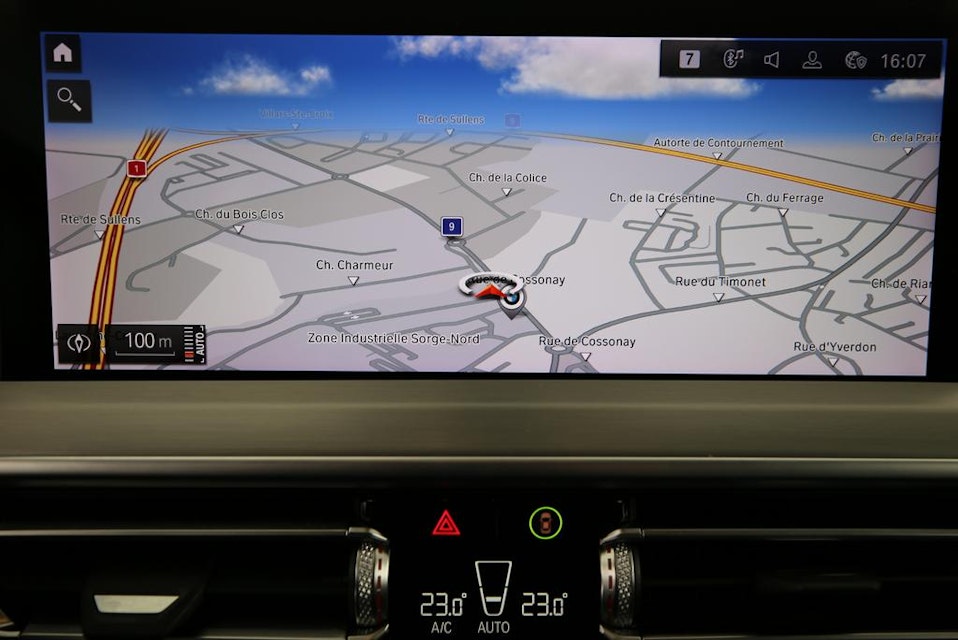The height and width of the screenshot is (640, 958).
Task: Open the driver profile icon
Action: click(x=812, y=60)
